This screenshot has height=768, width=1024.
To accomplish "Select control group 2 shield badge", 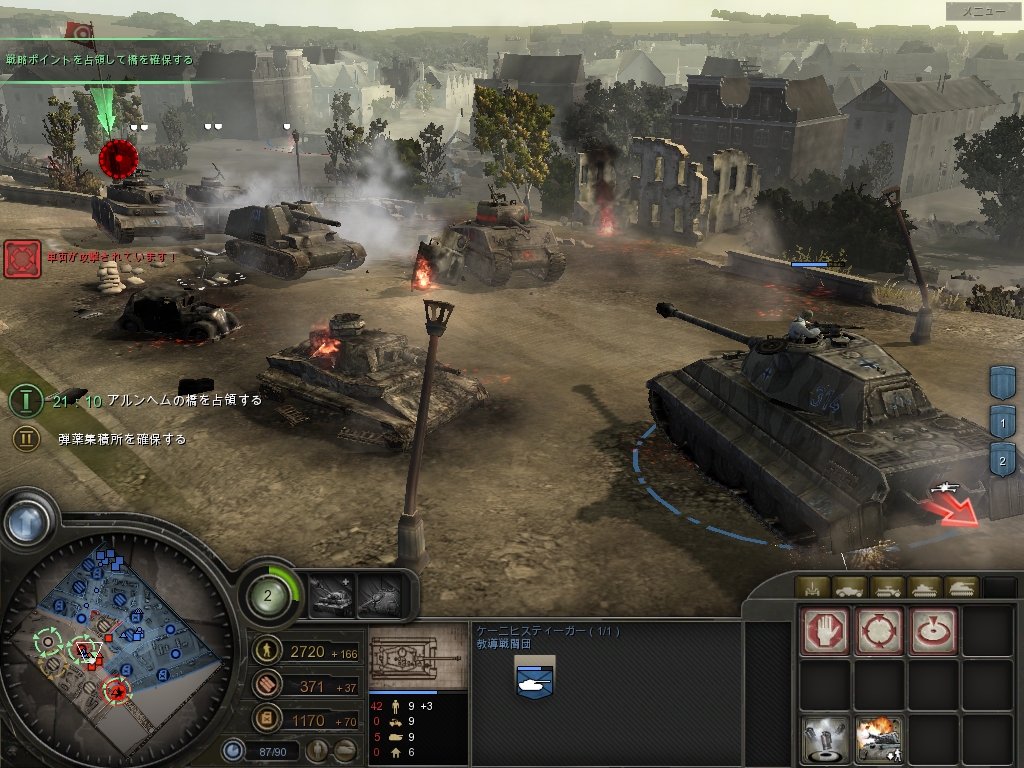I will [1002, 460].
